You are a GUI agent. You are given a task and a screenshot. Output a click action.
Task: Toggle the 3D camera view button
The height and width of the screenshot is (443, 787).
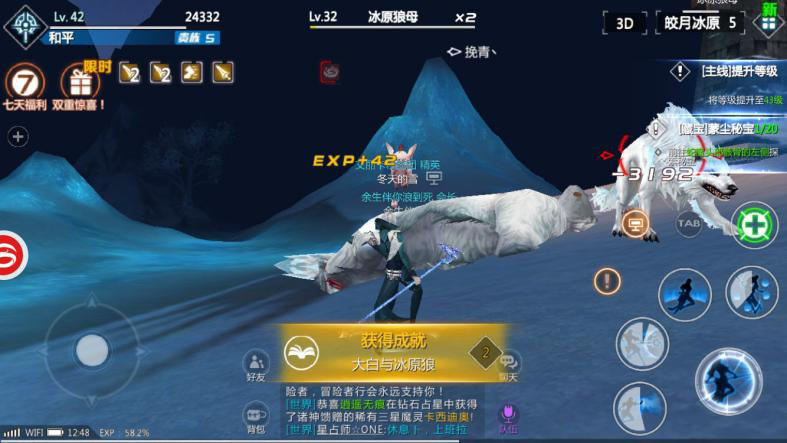625,23
